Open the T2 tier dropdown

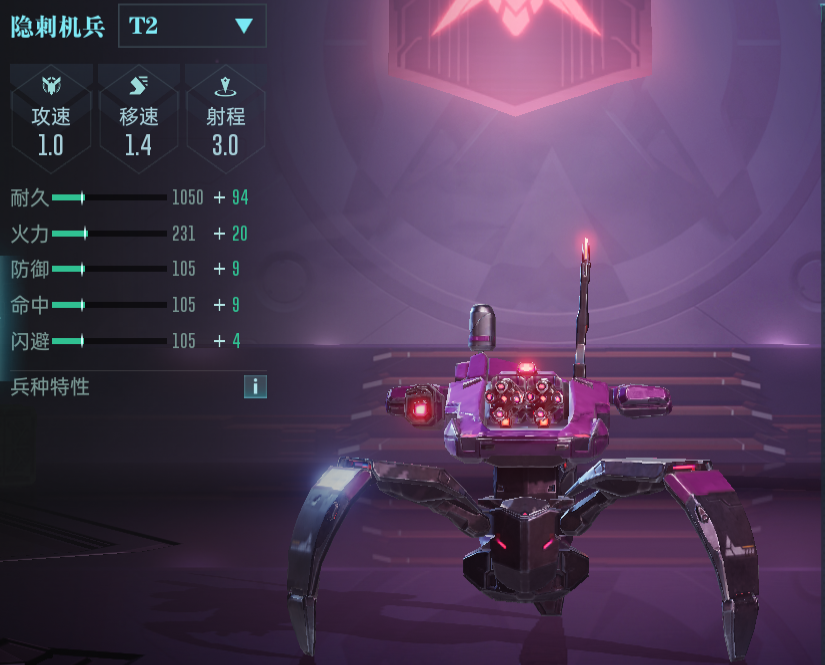[192, 26]
